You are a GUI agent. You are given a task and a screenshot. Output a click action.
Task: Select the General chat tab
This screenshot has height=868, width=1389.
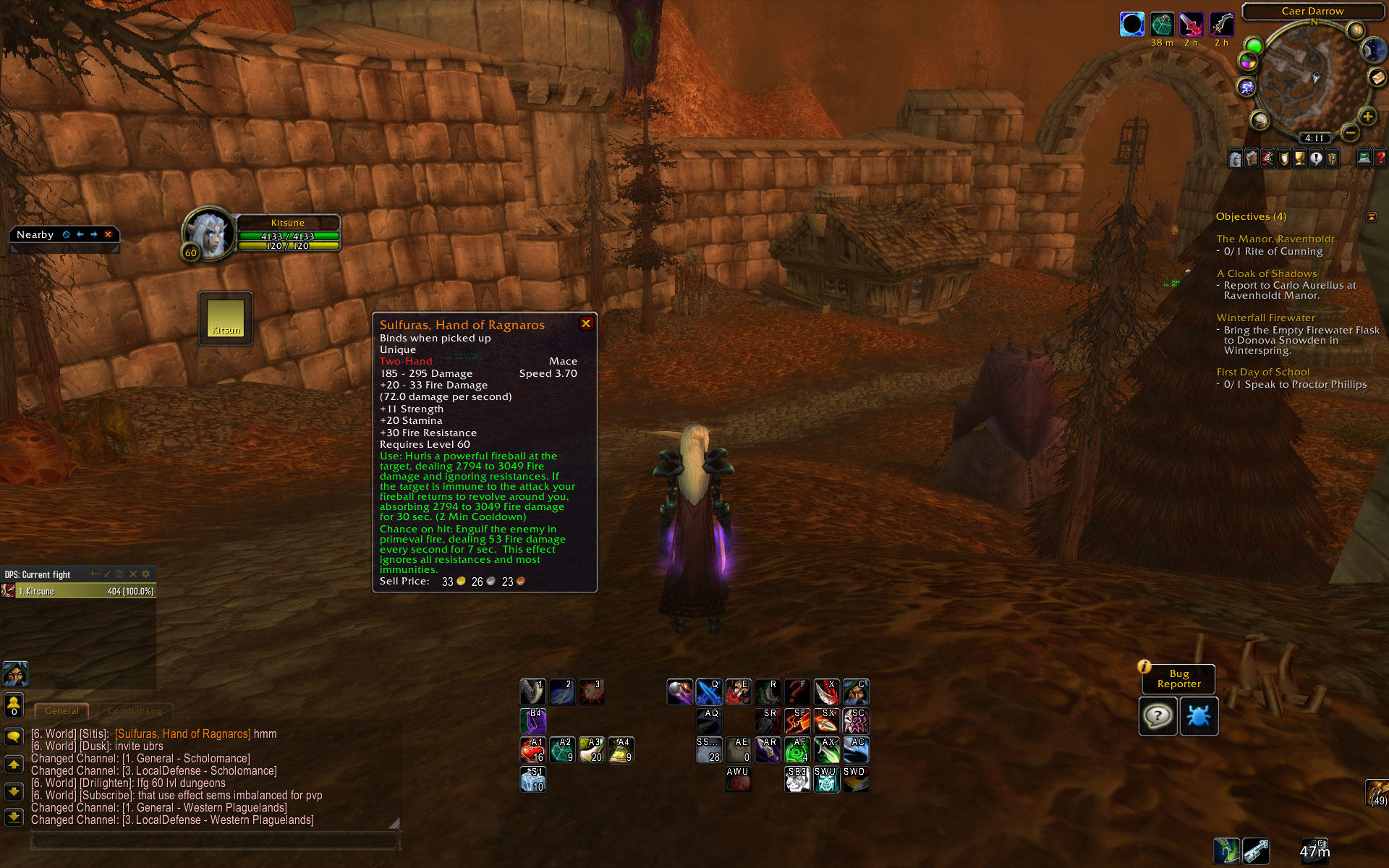pyautogui.click(x=61, y=711)
